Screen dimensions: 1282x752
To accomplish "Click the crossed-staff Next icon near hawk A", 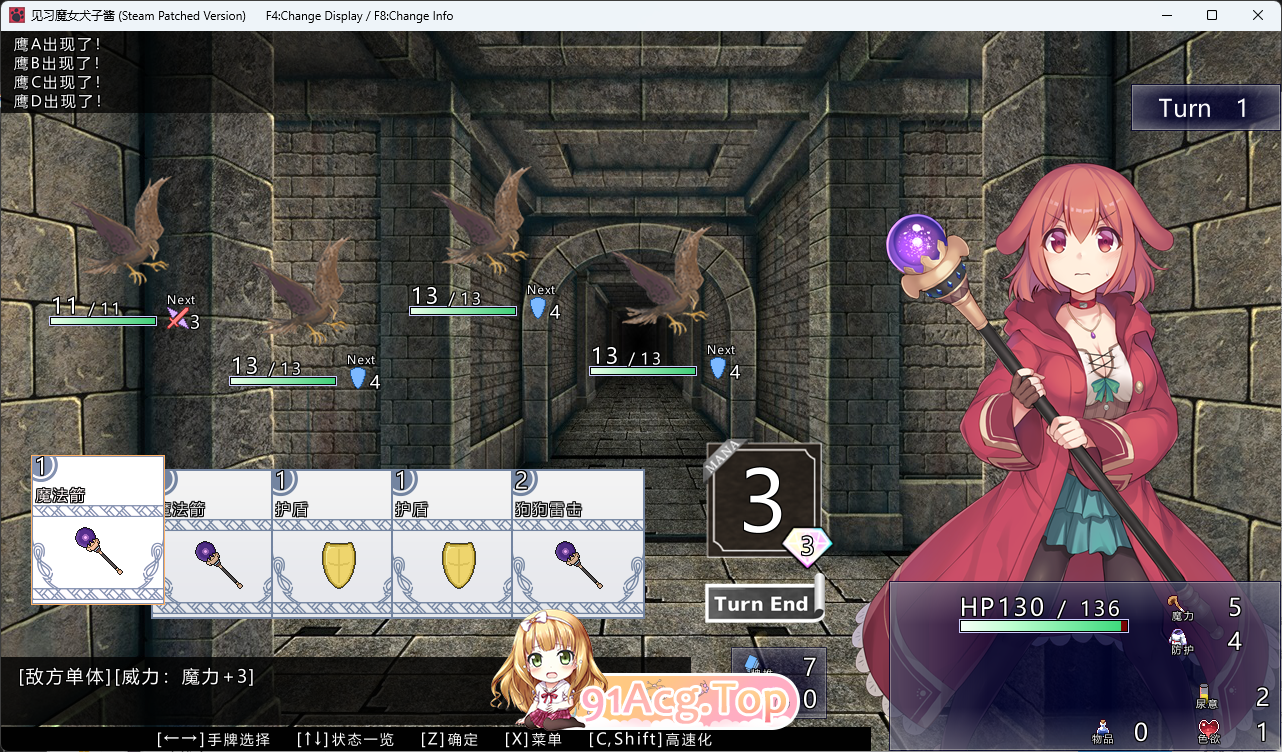I will 176,316.
